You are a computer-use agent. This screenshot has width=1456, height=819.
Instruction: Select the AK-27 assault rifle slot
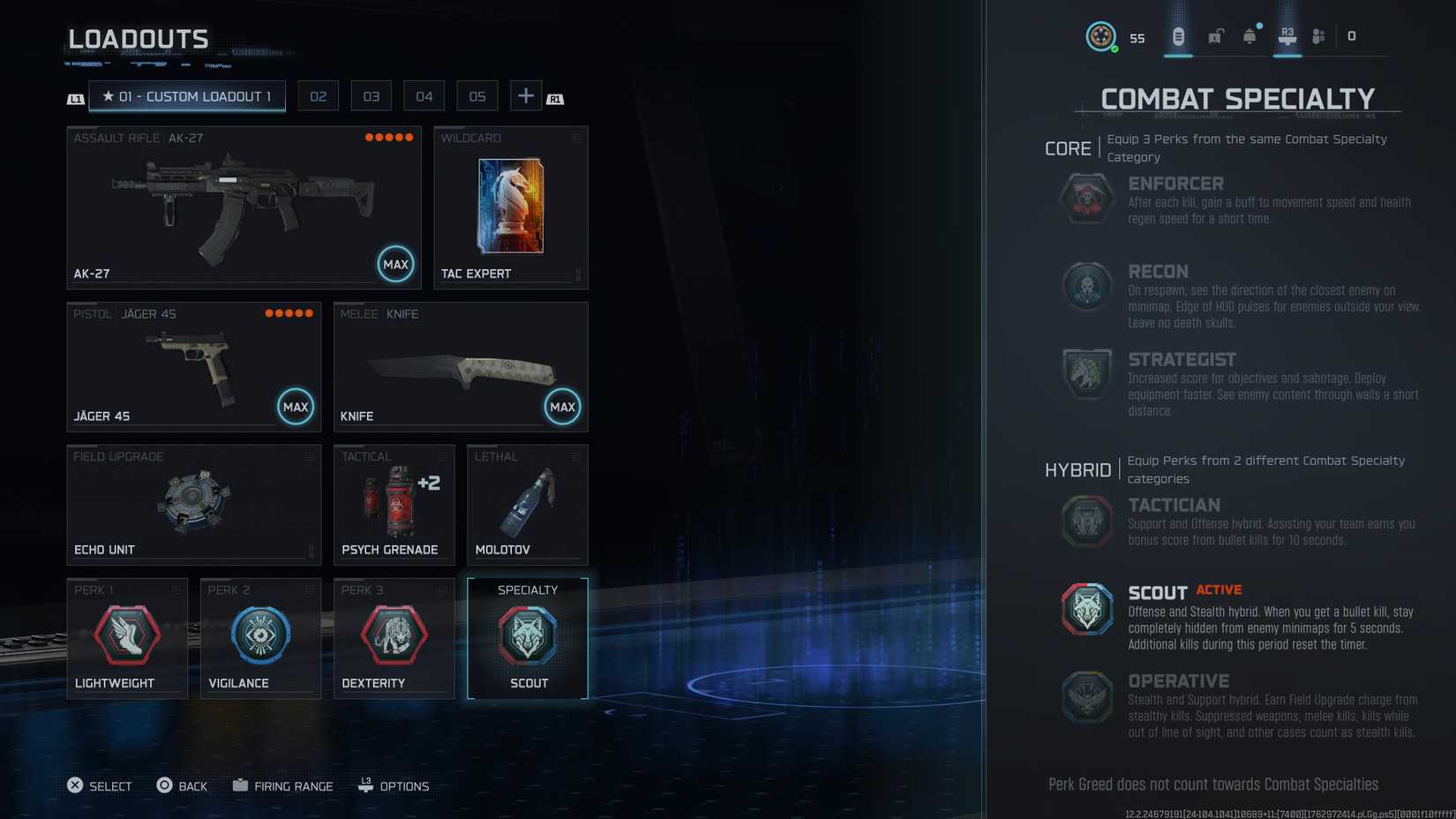[244, 208]
